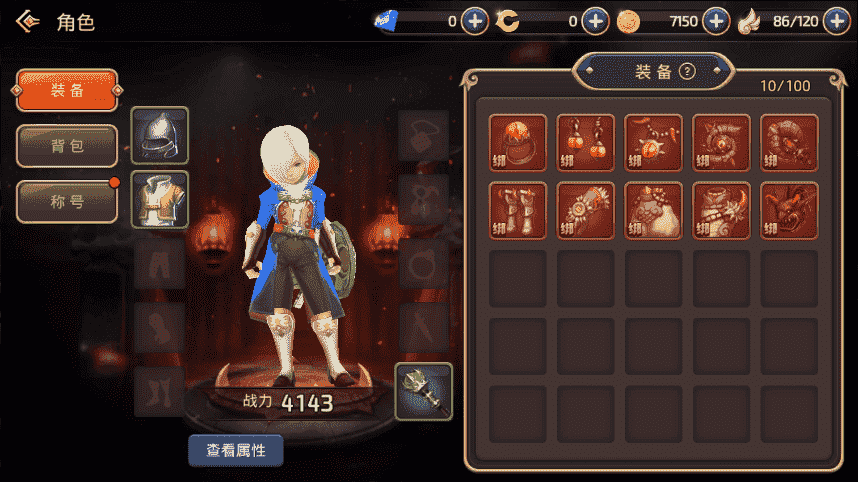The height and width of the screenshot is (482, 858).
Task: Select the equipped helmet slot
Action: (x=160, y=135)
